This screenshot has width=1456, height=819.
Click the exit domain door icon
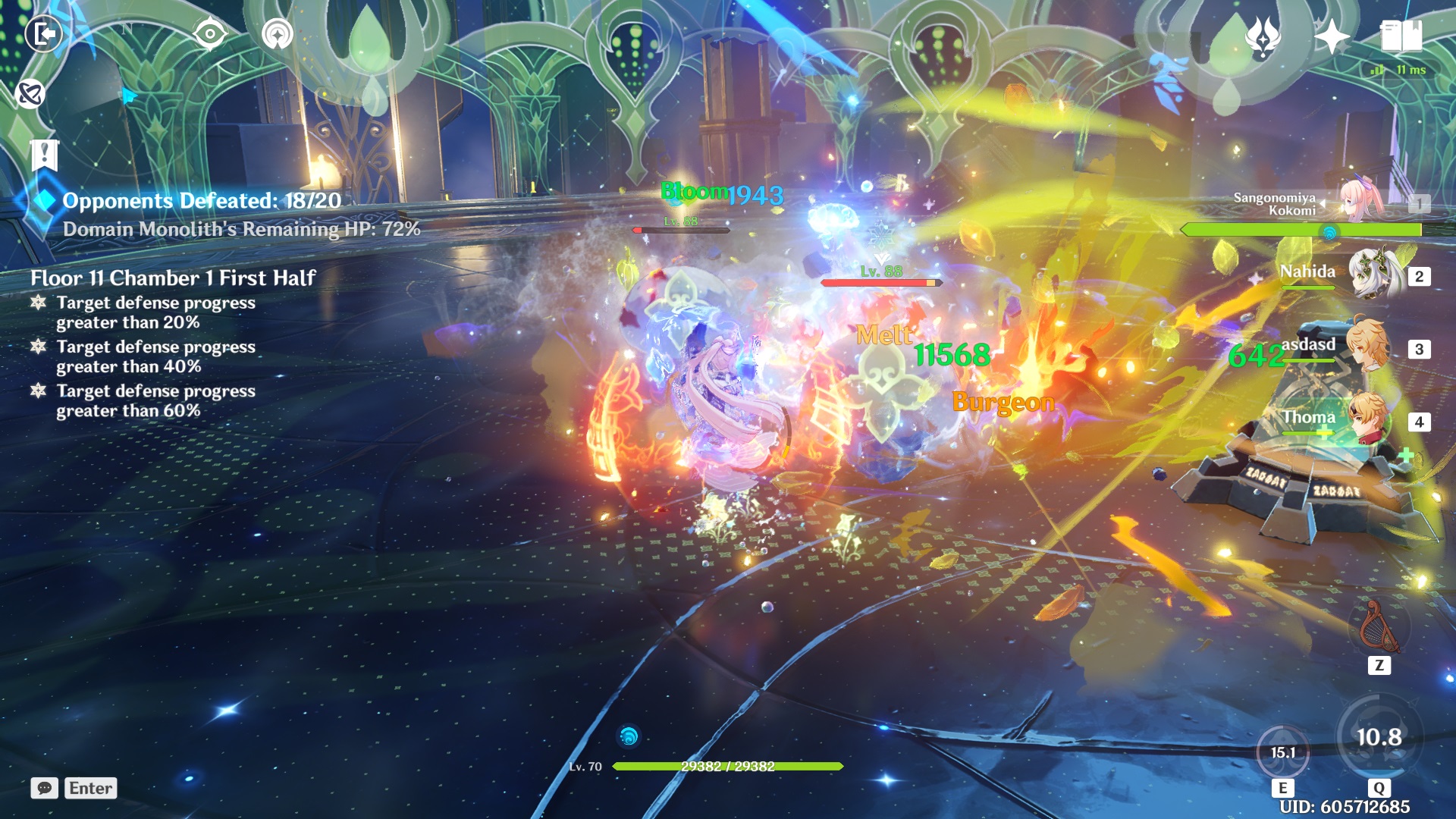(45, 33)
